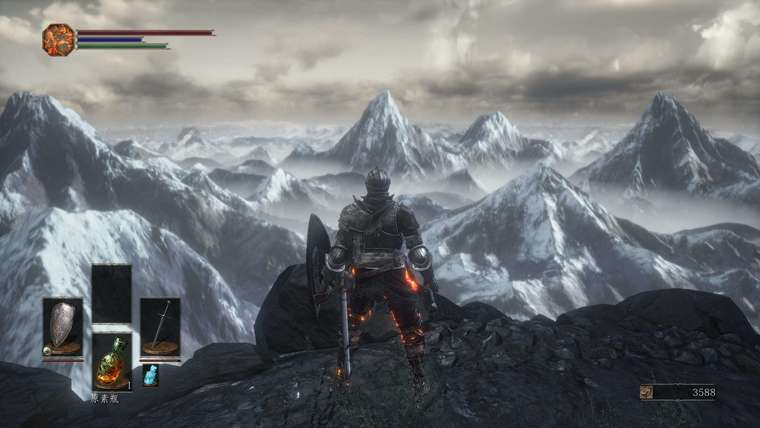Select the empty spell slot above the flask

point(111,294)
